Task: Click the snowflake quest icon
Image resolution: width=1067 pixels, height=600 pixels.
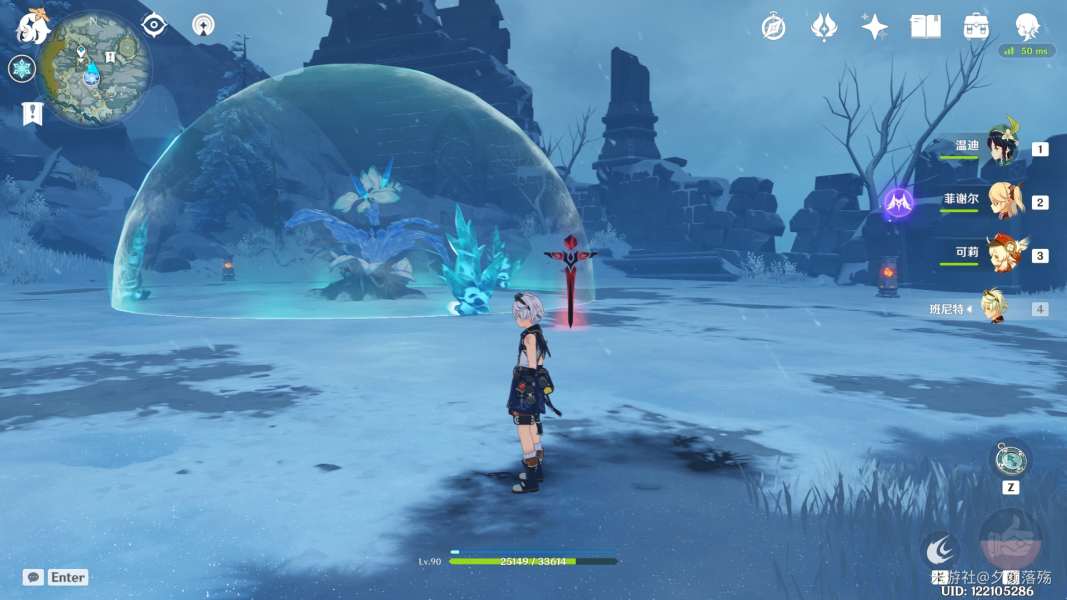Action: [x=22, y=69]
